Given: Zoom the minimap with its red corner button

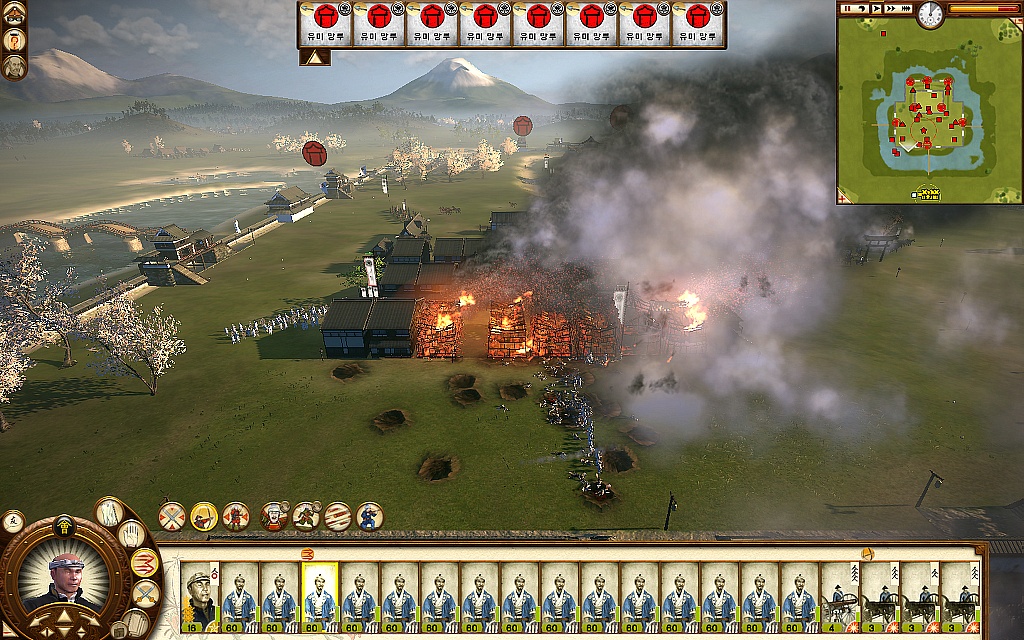Looking at the screenshot, I should 843,197.
